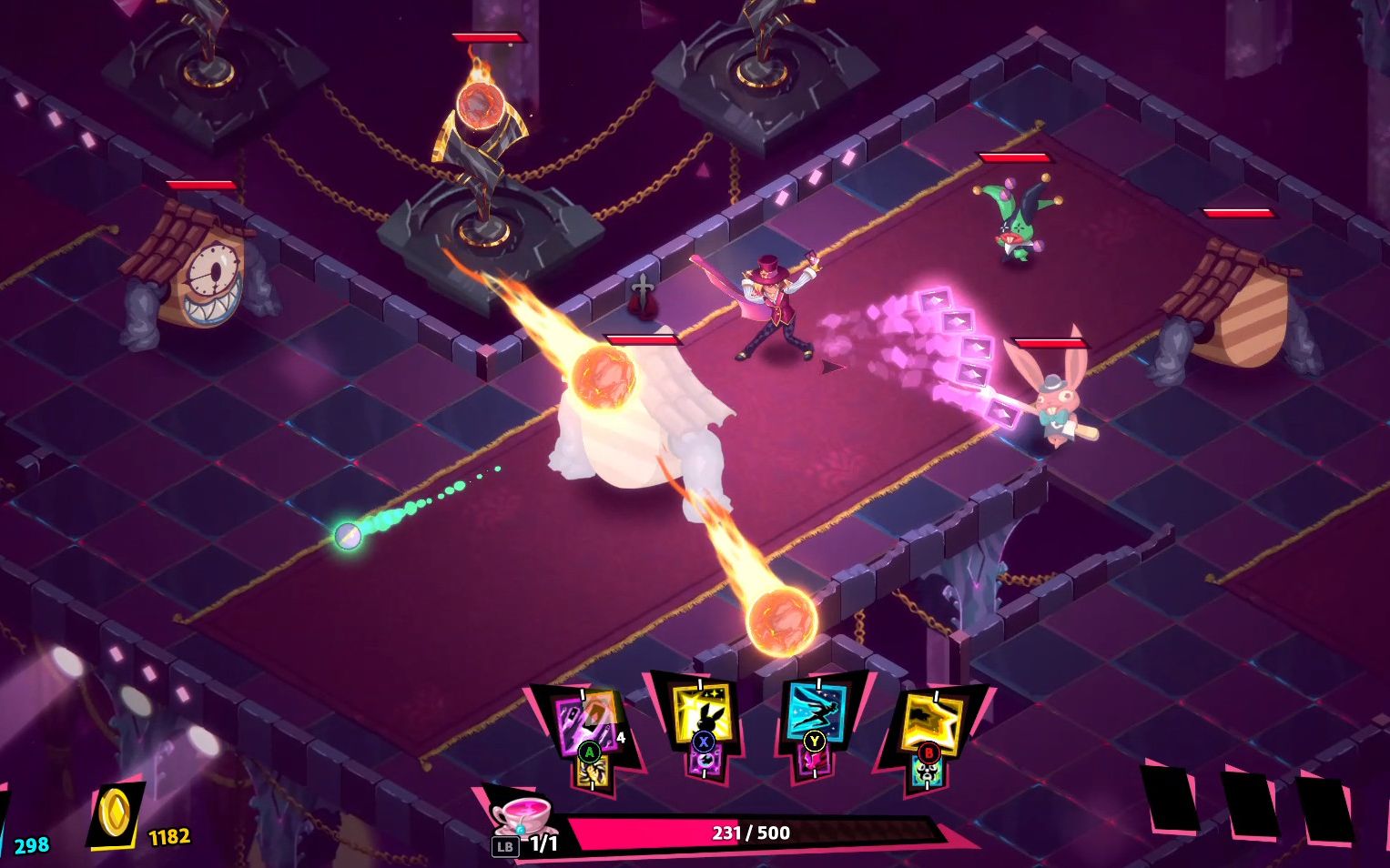Trigger the blue dashing figure ability

(816, 710)
